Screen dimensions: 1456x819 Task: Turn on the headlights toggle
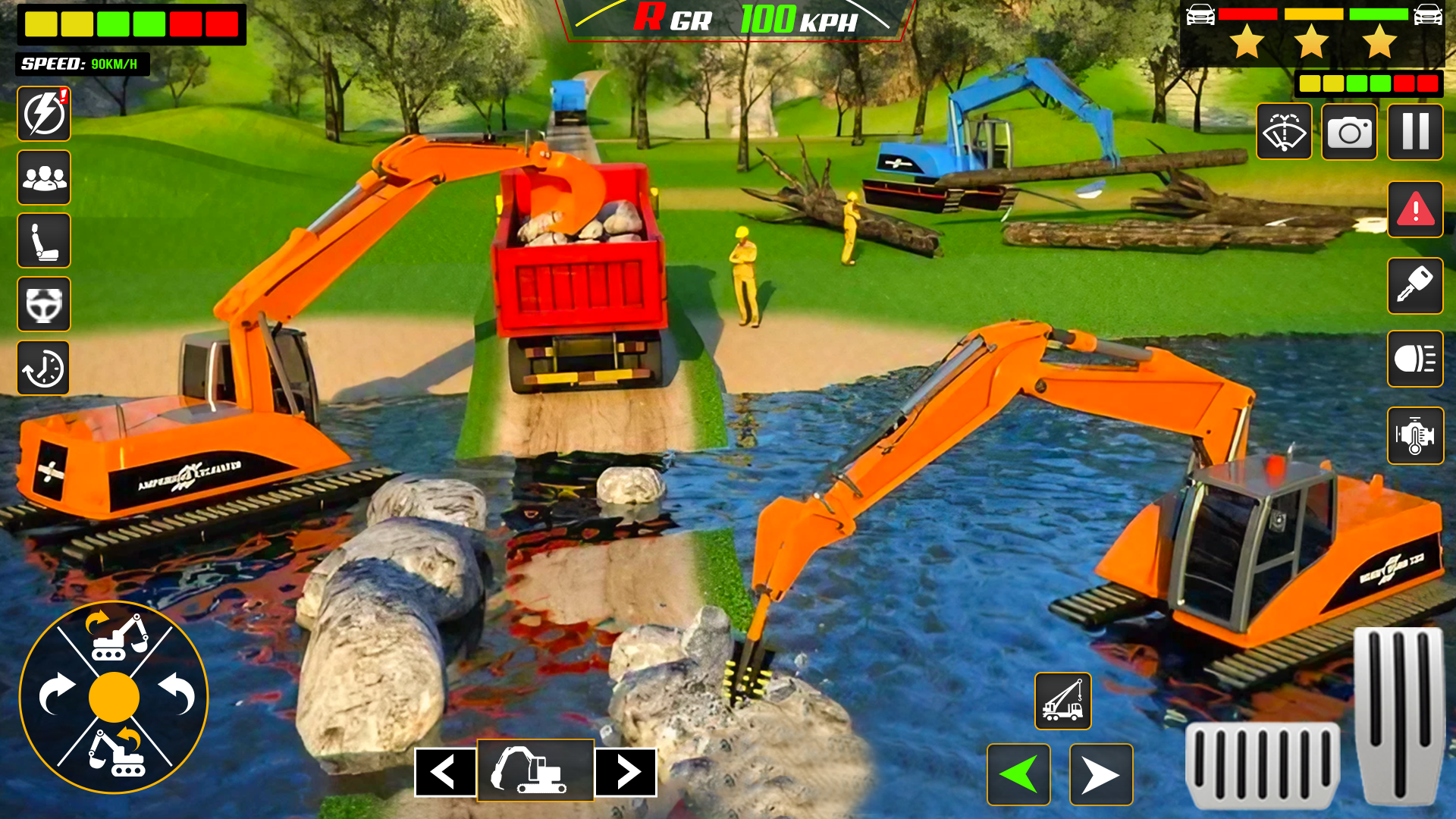click(1414, 362)
